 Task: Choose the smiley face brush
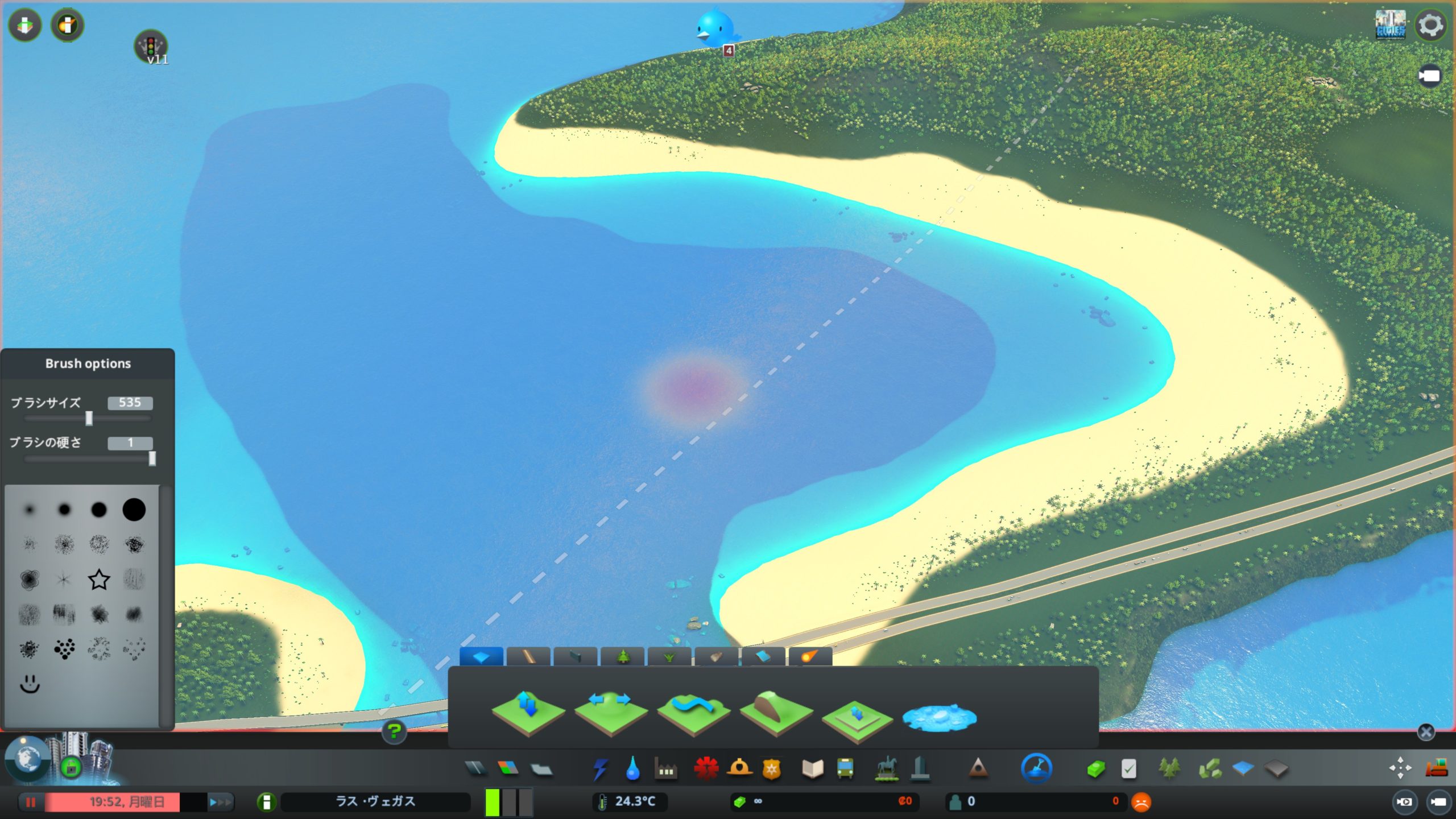30,684
